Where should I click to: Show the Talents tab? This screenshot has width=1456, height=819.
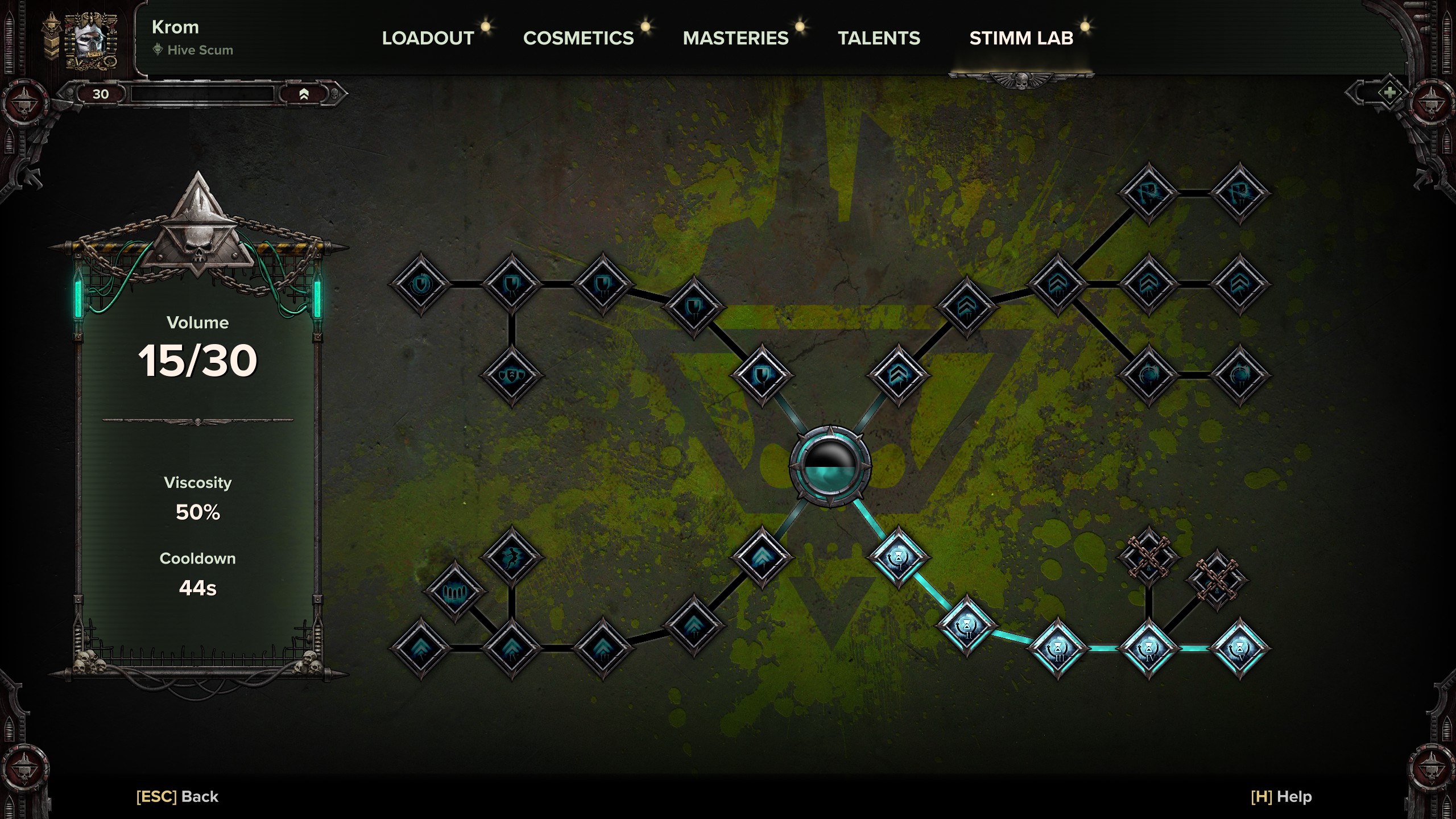(878, 38)
